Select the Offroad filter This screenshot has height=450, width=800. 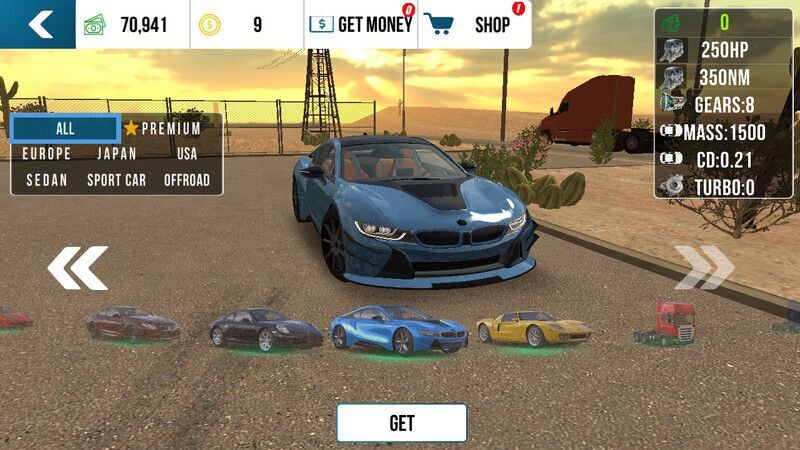187,180
